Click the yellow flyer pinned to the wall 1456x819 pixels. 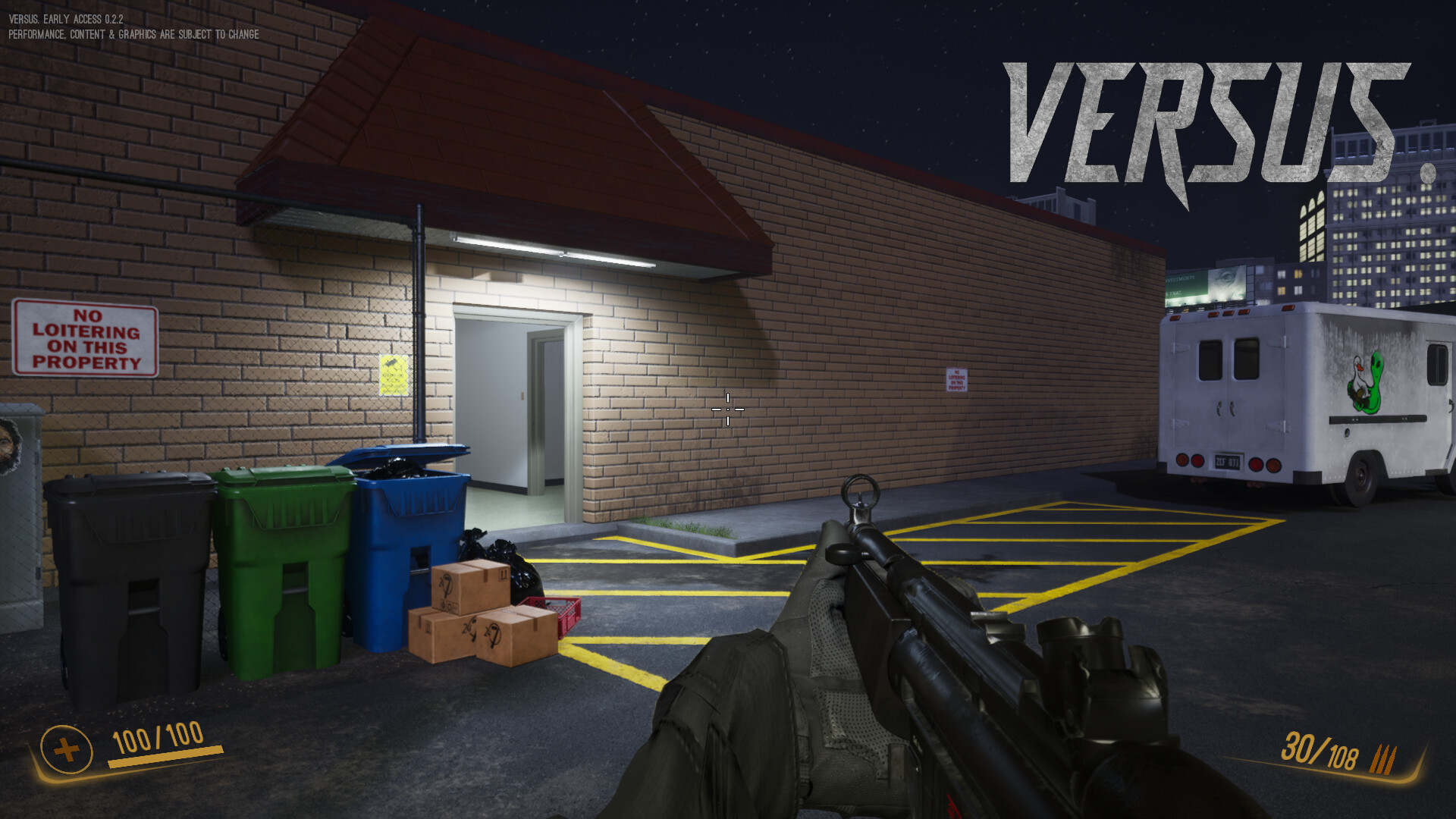point(393,373)
